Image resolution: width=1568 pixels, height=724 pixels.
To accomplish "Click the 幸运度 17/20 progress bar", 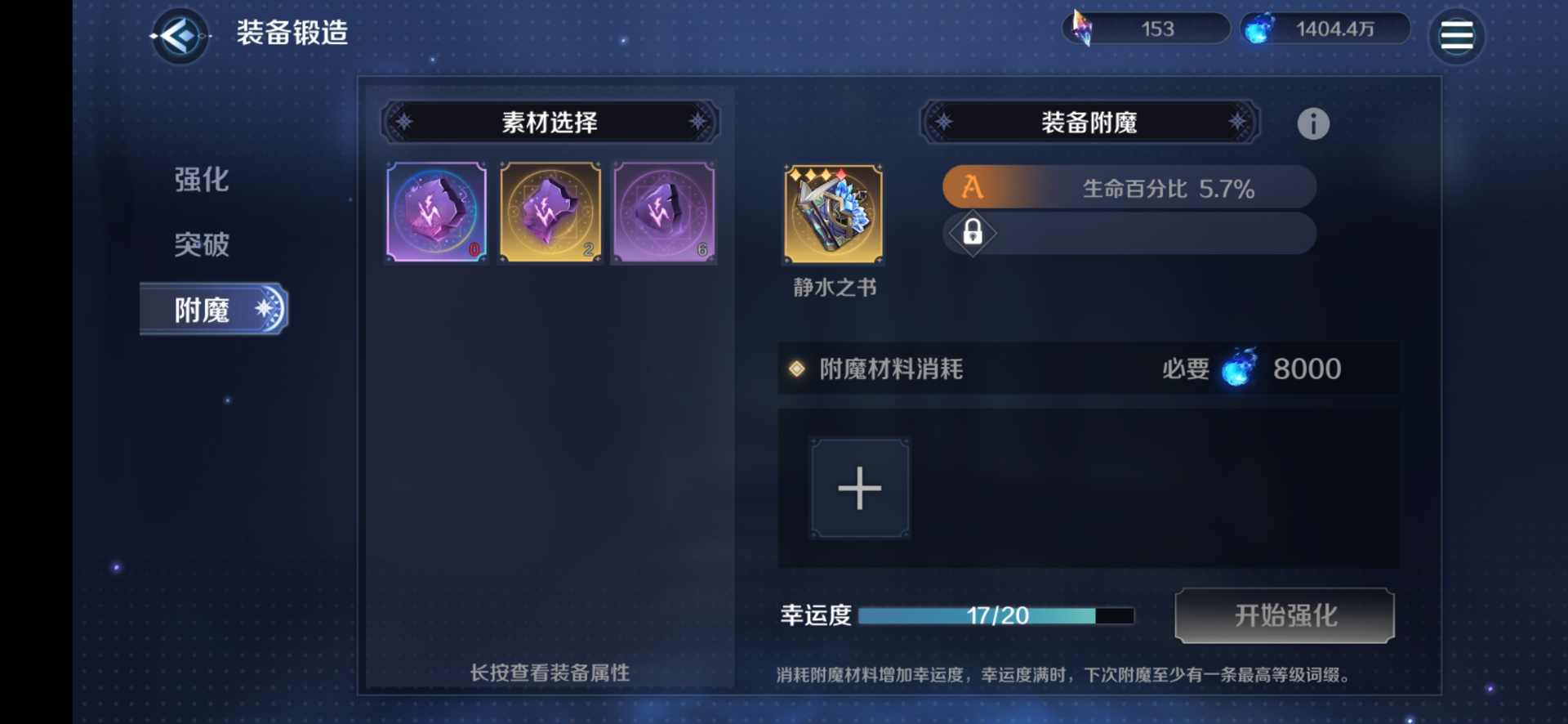I will coord(996,616).
